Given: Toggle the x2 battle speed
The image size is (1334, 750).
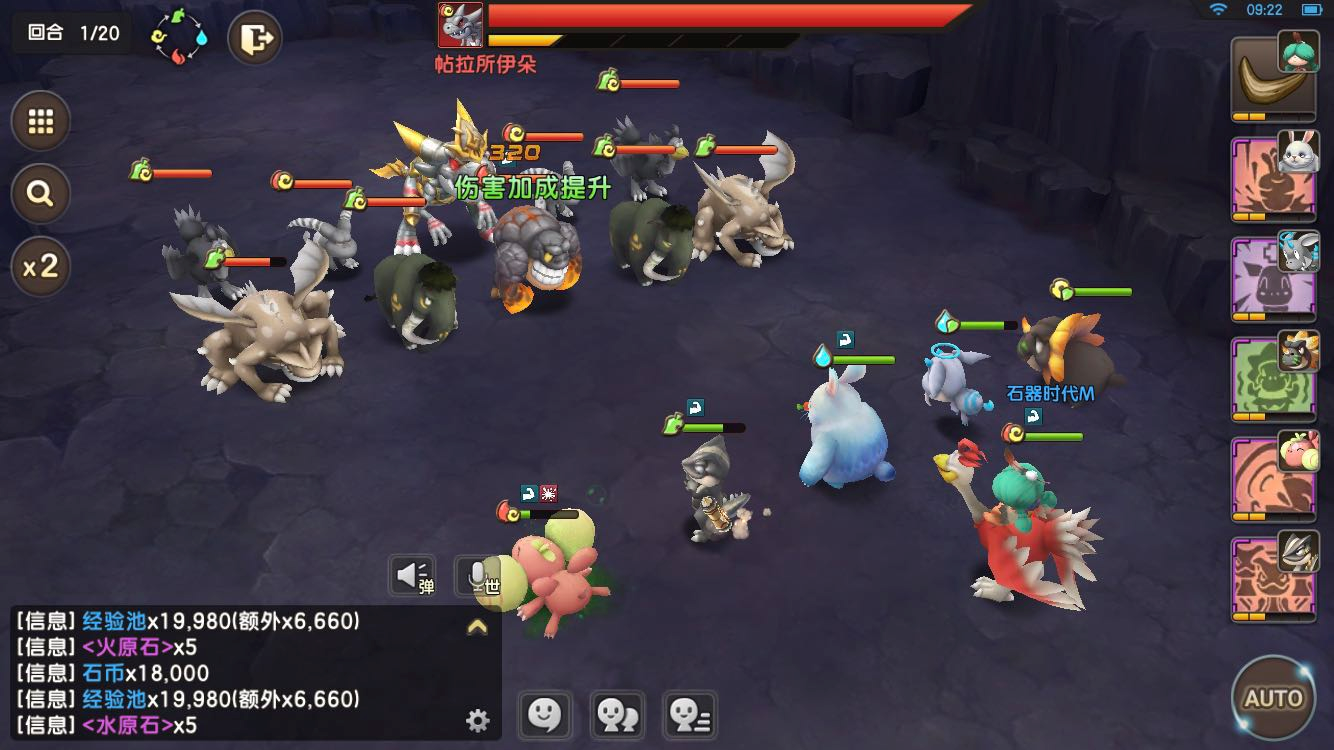Looking at the screenshot, I should [x=41, y=266].
